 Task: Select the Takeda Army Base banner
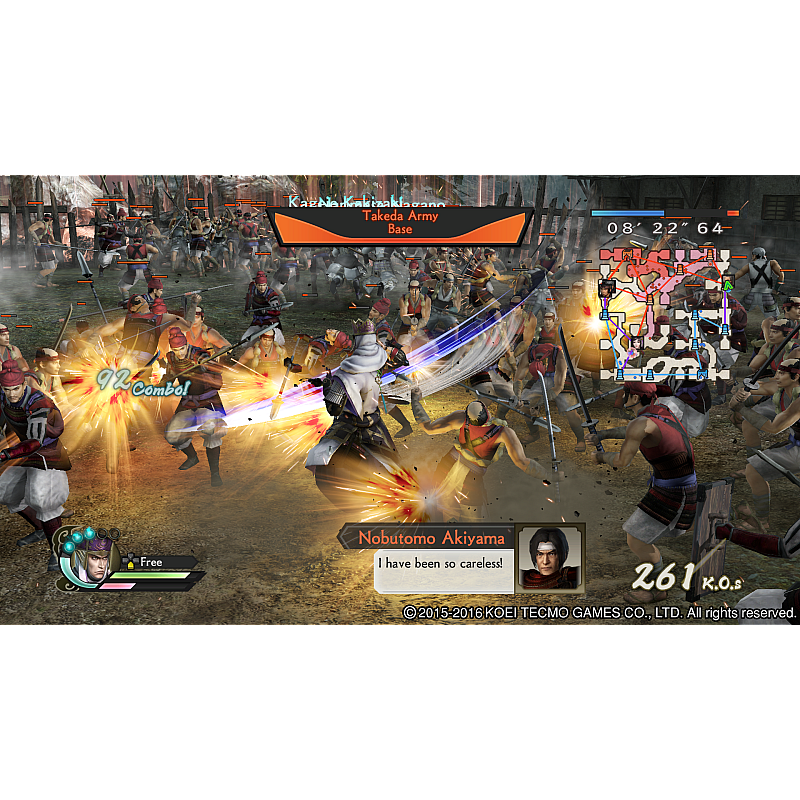point(399,224)
